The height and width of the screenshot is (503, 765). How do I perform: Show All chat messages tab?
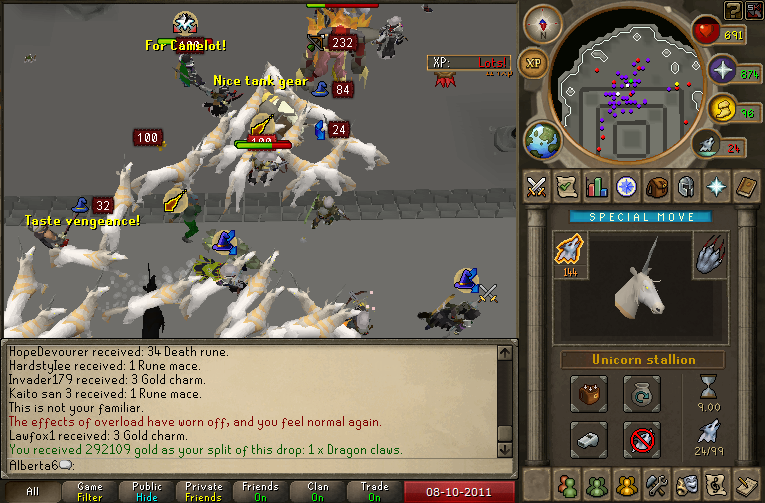click(32, 491)
